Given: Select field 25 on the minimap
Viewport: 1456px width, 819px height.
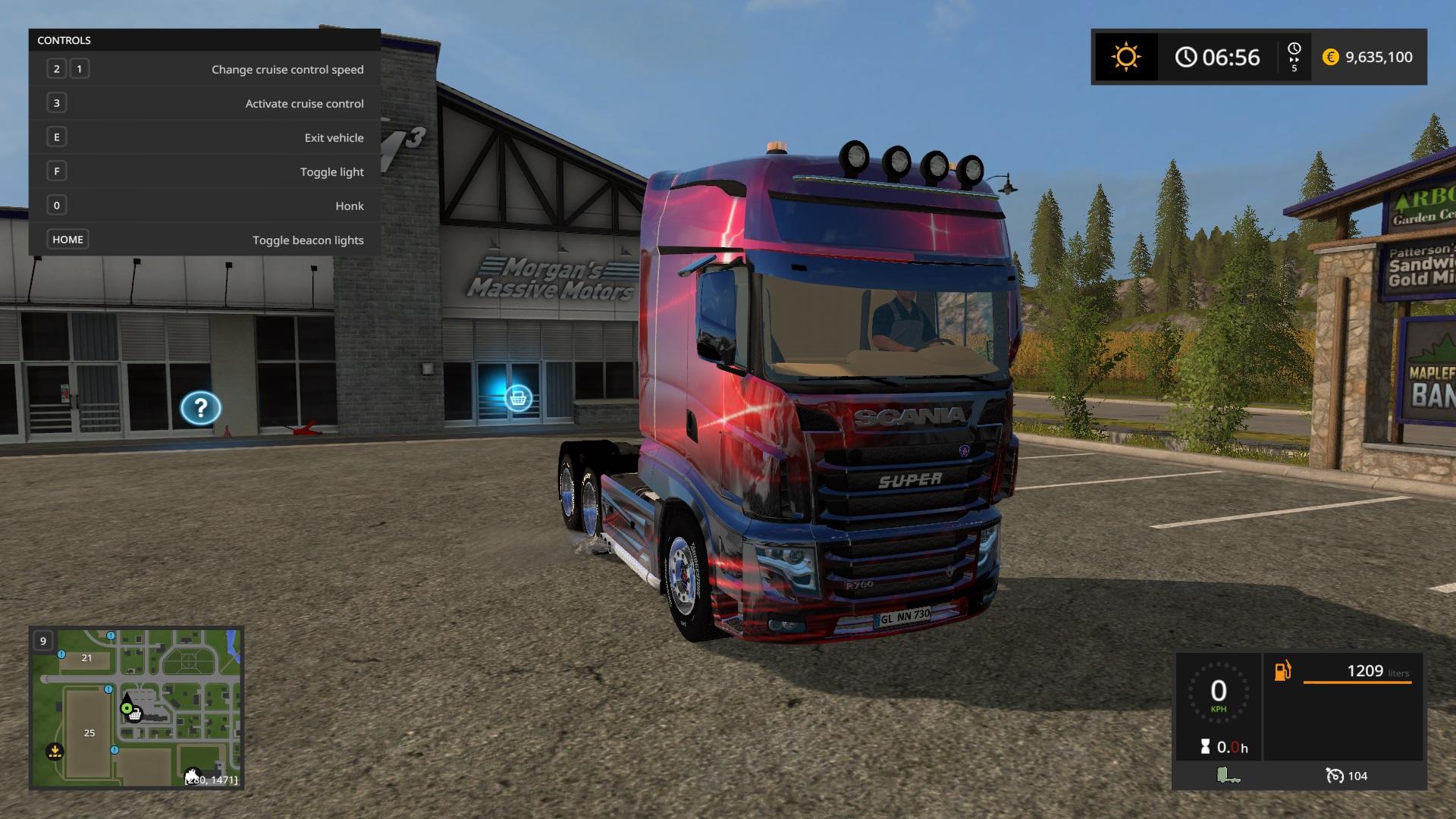Looking at the screenshot, I should pos(89,733).
